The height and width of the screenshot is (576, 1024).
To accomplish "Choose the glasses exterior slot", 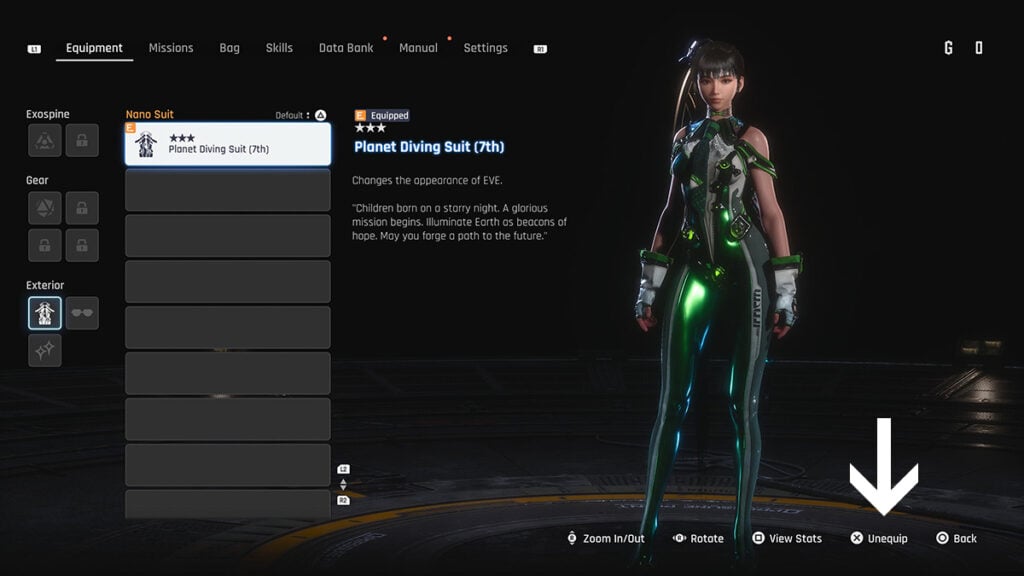I will click(82, 313).
